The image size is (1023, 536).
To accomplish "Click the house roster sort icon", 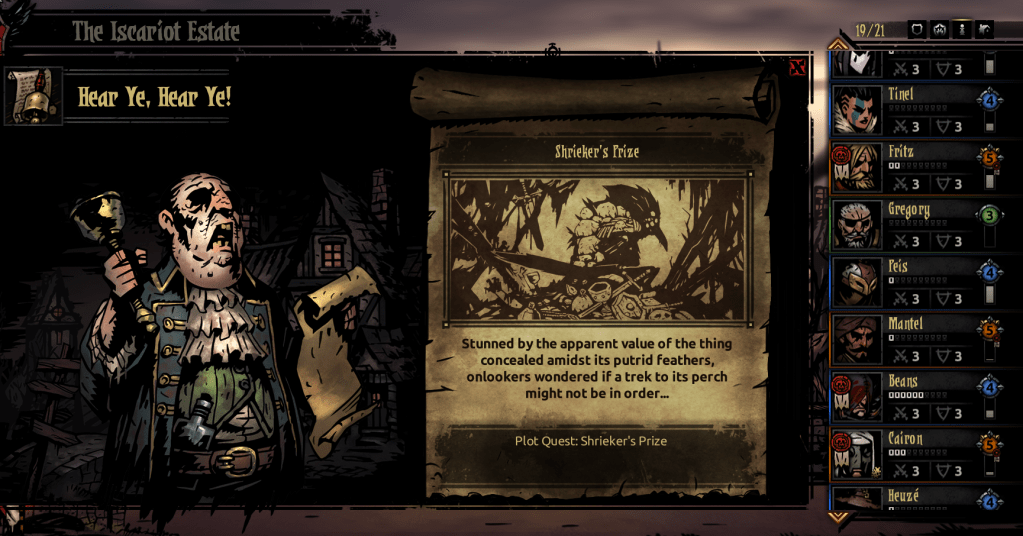I will pyautogui.click(x=985, y=29).
